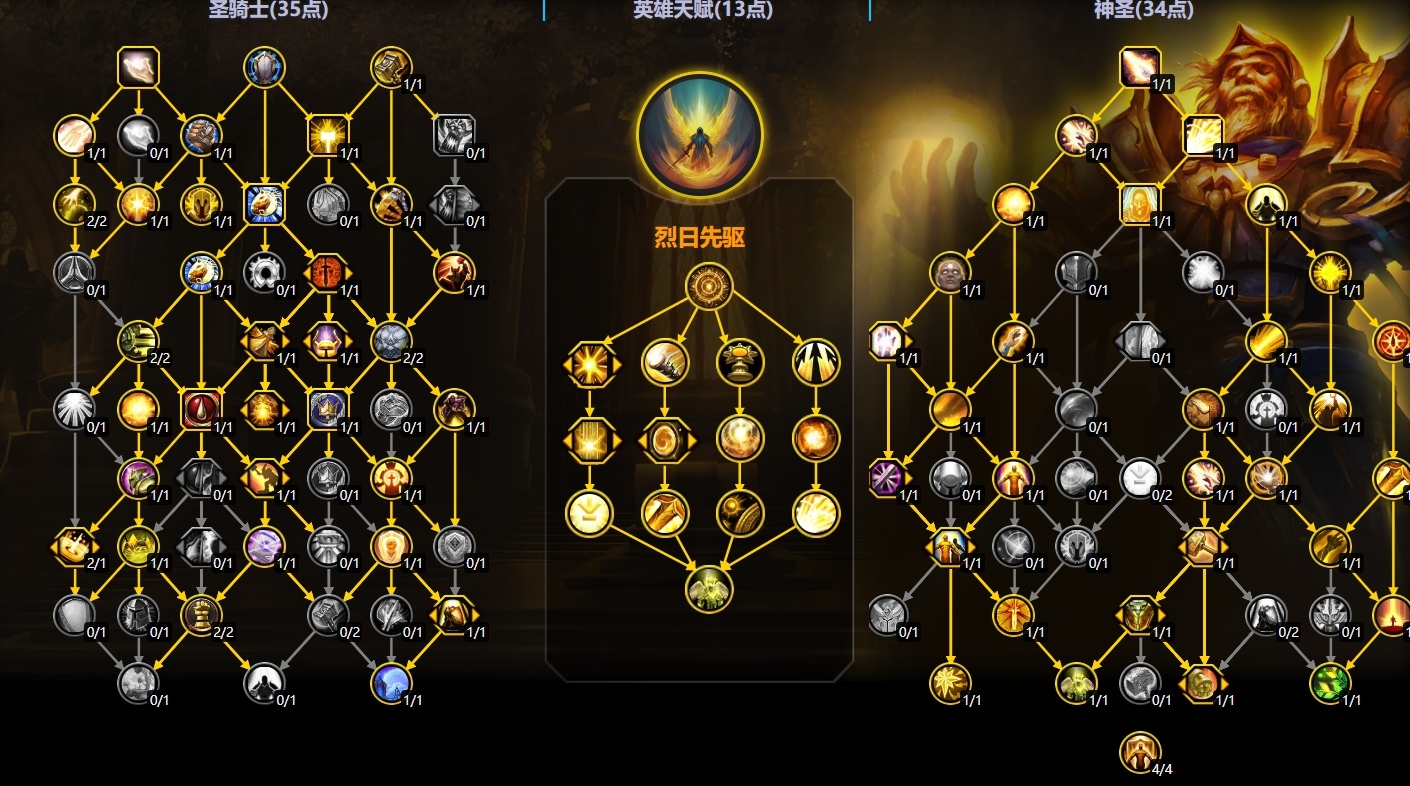
Task: Open the Herald of the Sun hero emblem
Action: tap(700, 134)
